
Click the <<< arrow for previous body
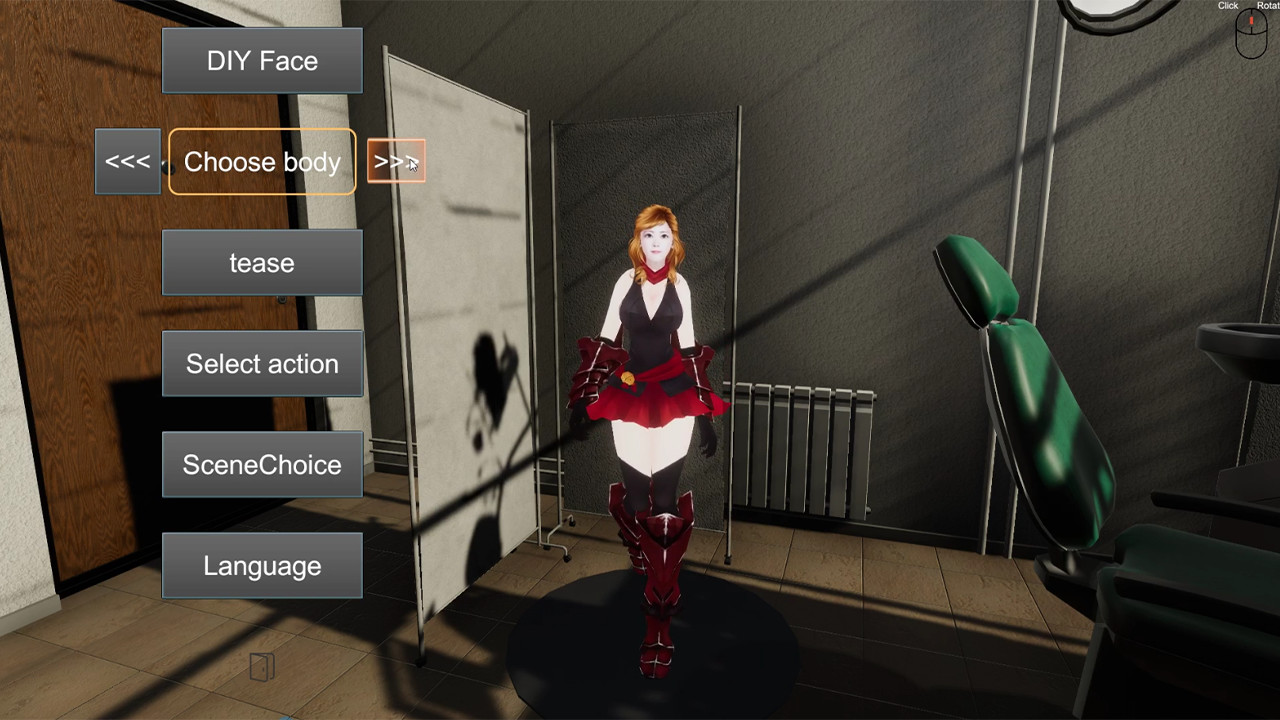point(127,161)
